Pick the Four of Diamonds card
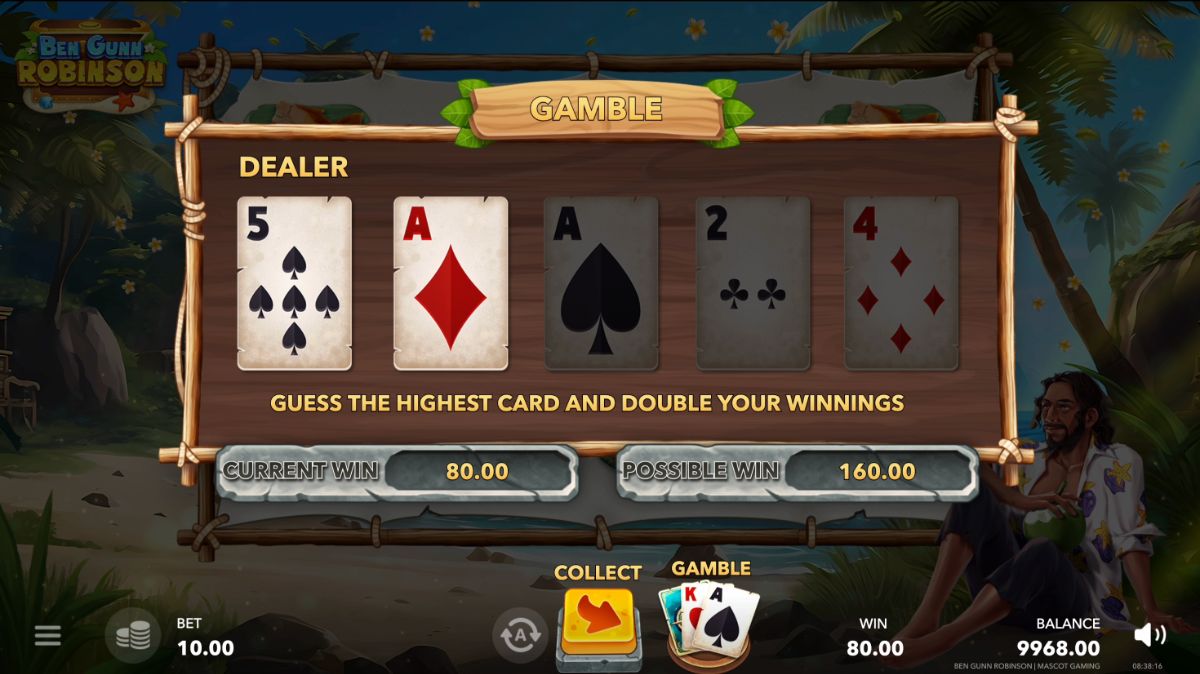Viewport: 1200px width, 674px height. [x=901, y=283]
